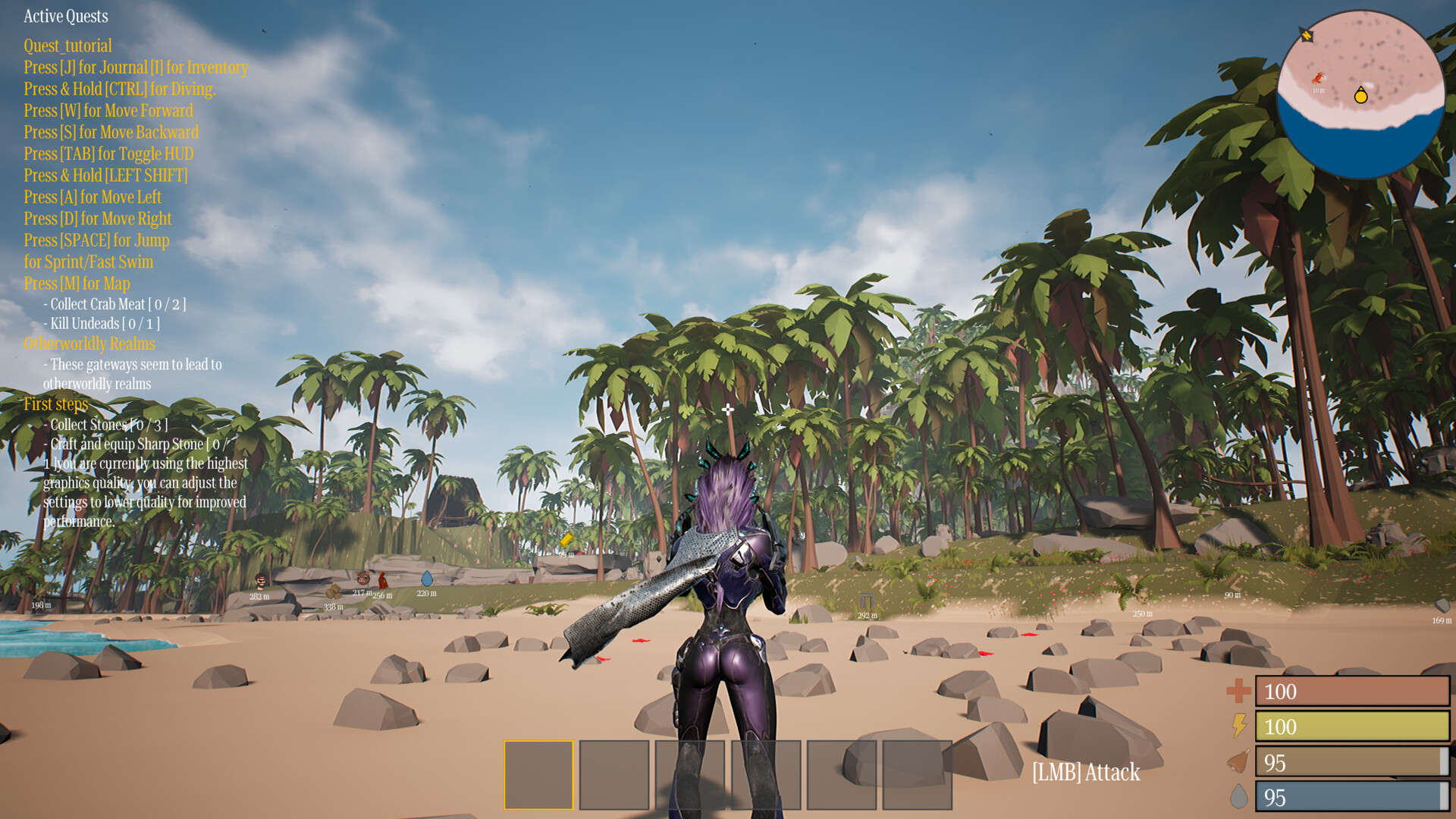Image resolution: width=1456 pixels, height=819 pixels.
Task: Click the red health cross icon
Action: coord(1237,692)
